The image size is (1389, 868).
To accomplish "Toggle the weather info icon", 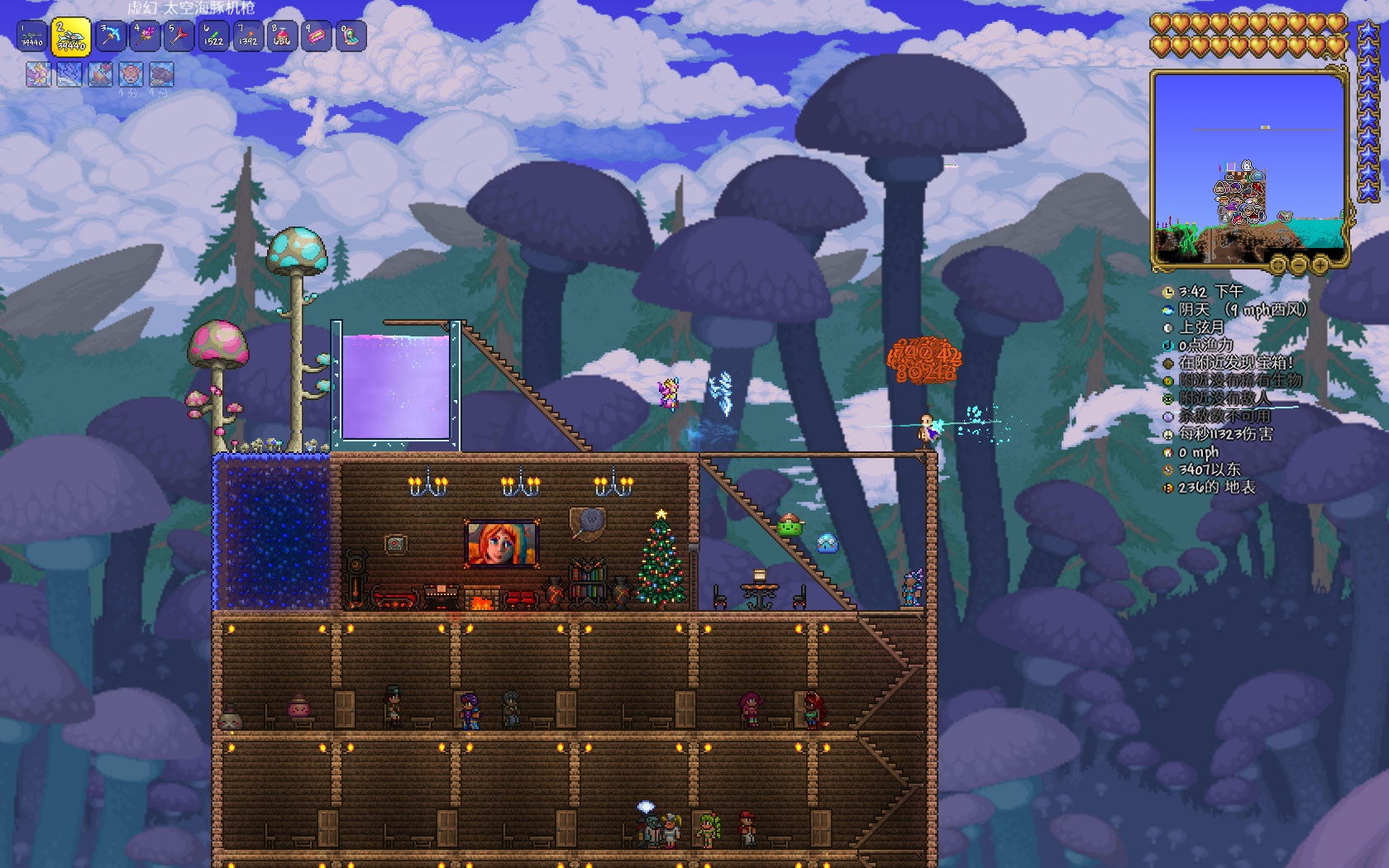I will (x=1168, y=310).
